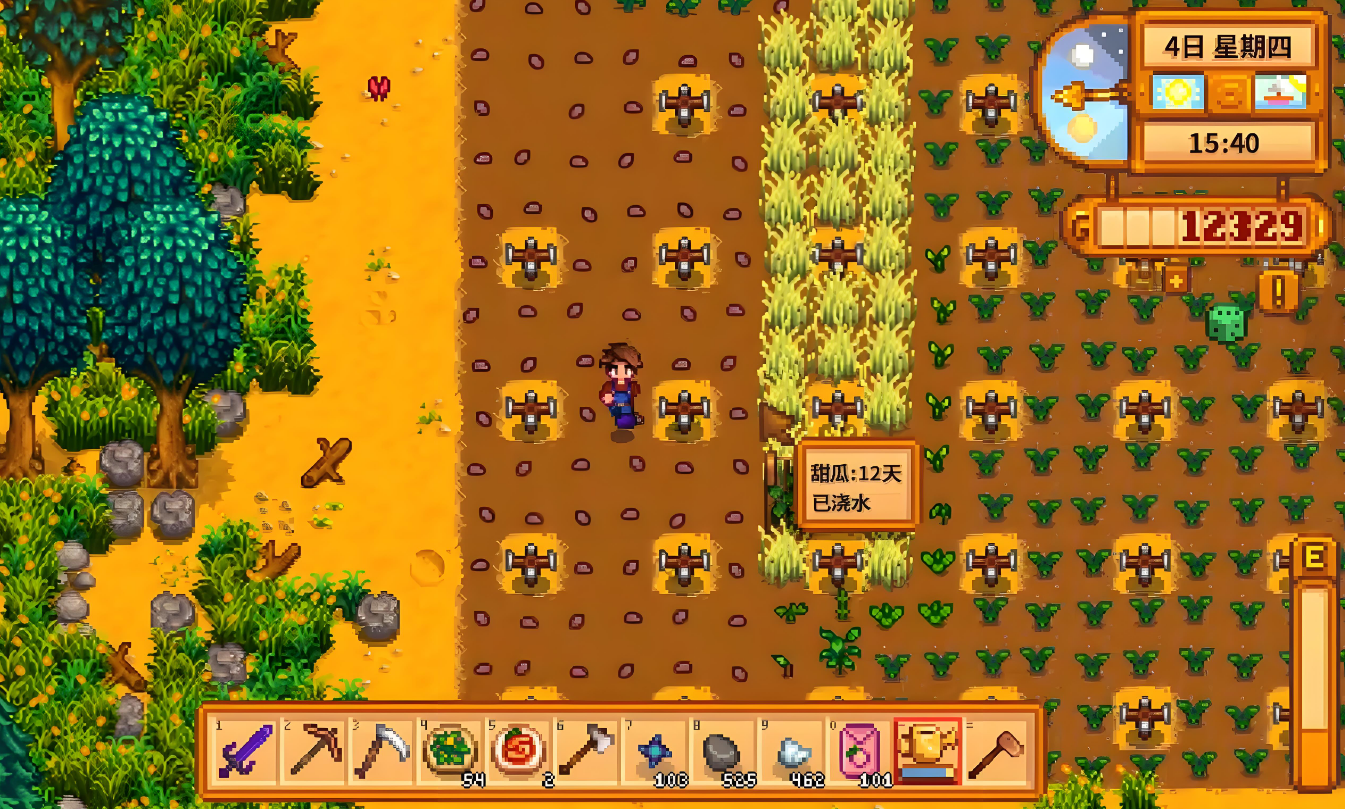This screenshot has height=809, width=1345.
Task: Click the highlighted golden watering can slot
Action: (x=927, y=751)
